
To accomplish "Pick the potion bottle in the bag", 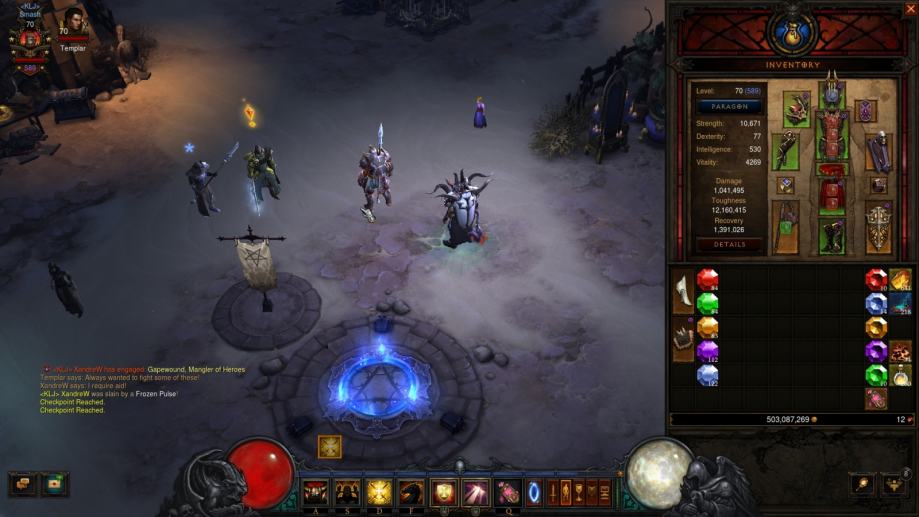I will 900,375.
